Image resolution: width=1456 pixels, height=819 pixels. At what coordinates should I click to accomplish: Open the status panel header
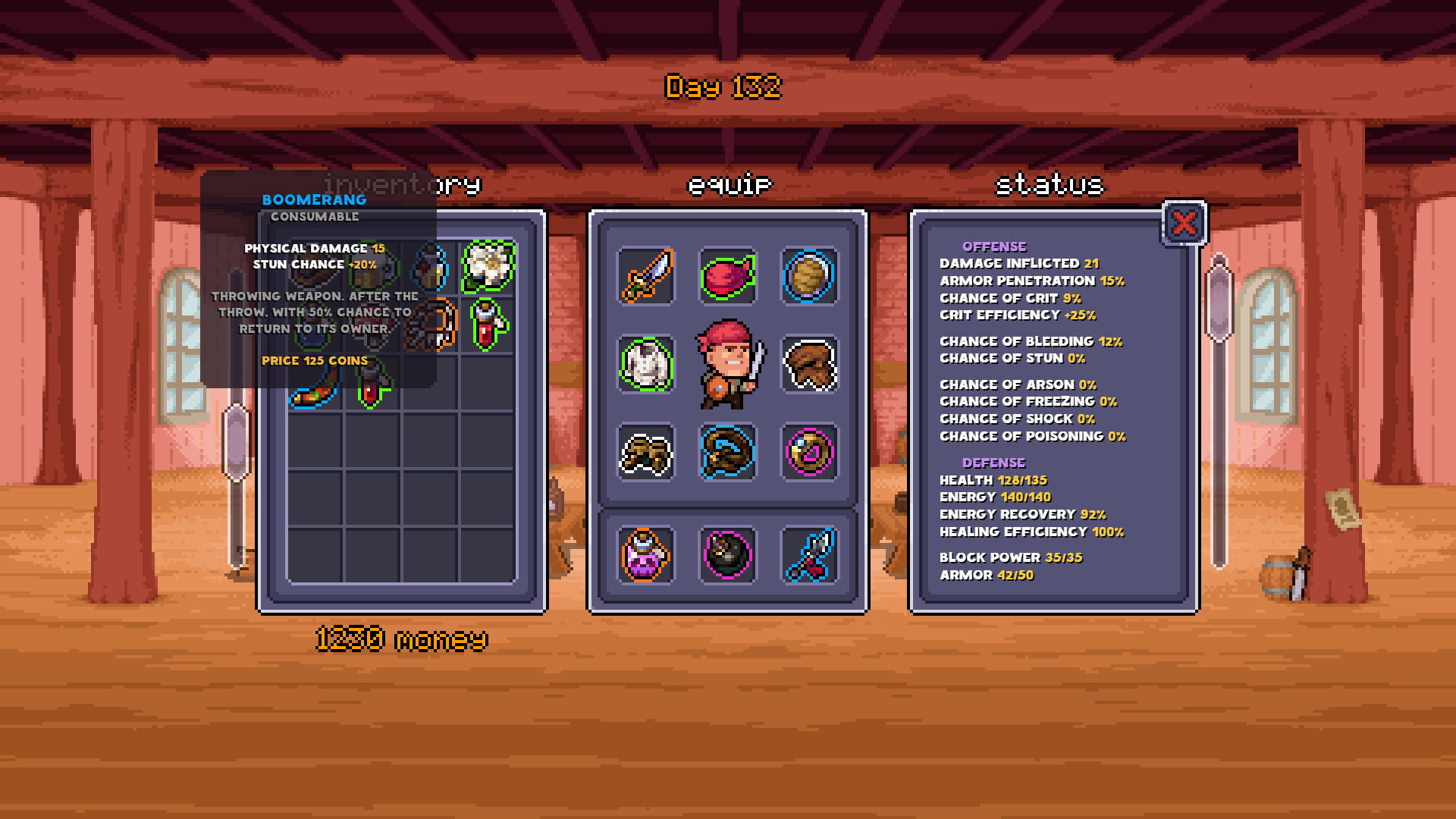[1050, 183]
